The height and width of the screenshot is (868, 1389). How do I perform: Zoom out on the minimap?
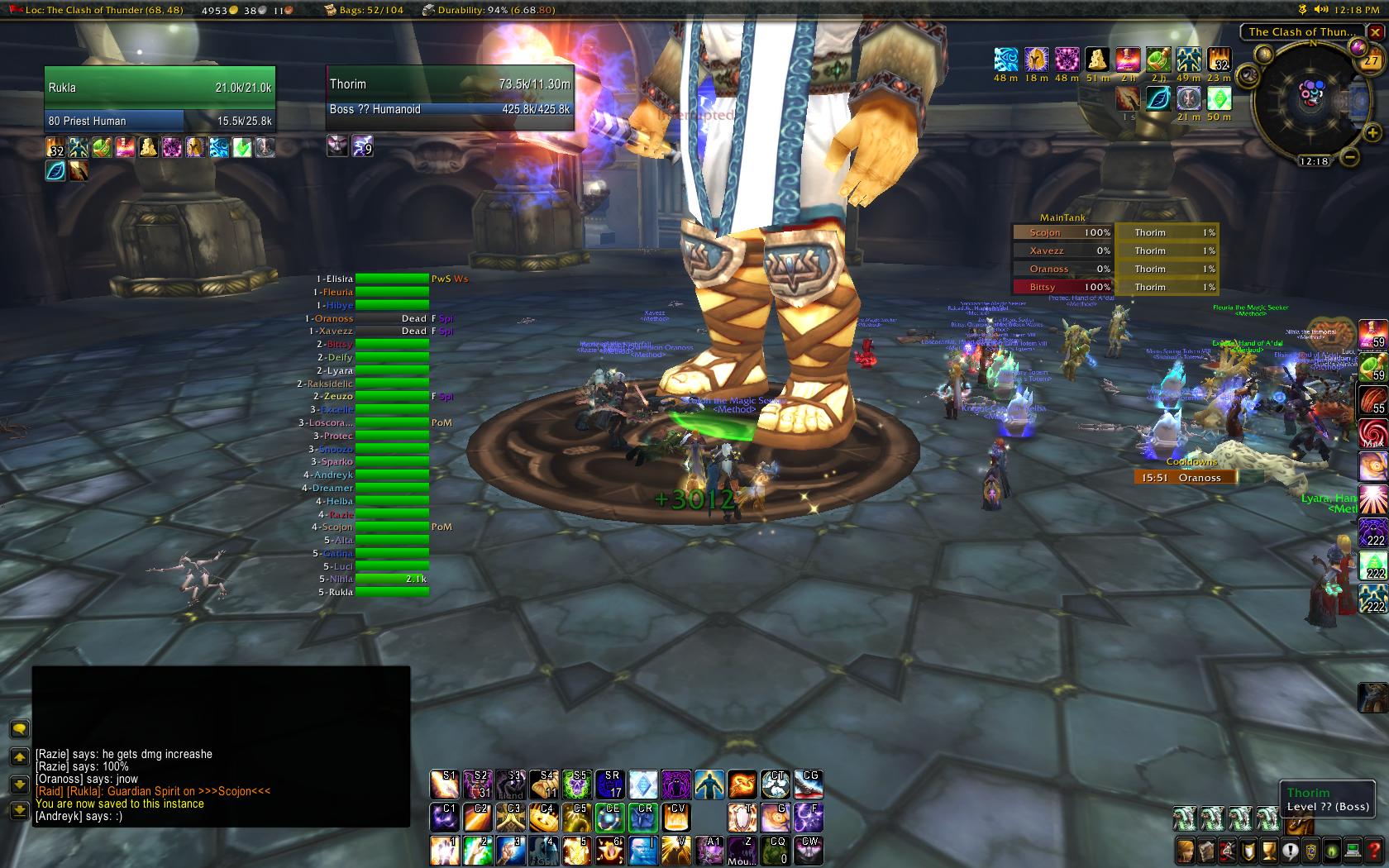1349,155
